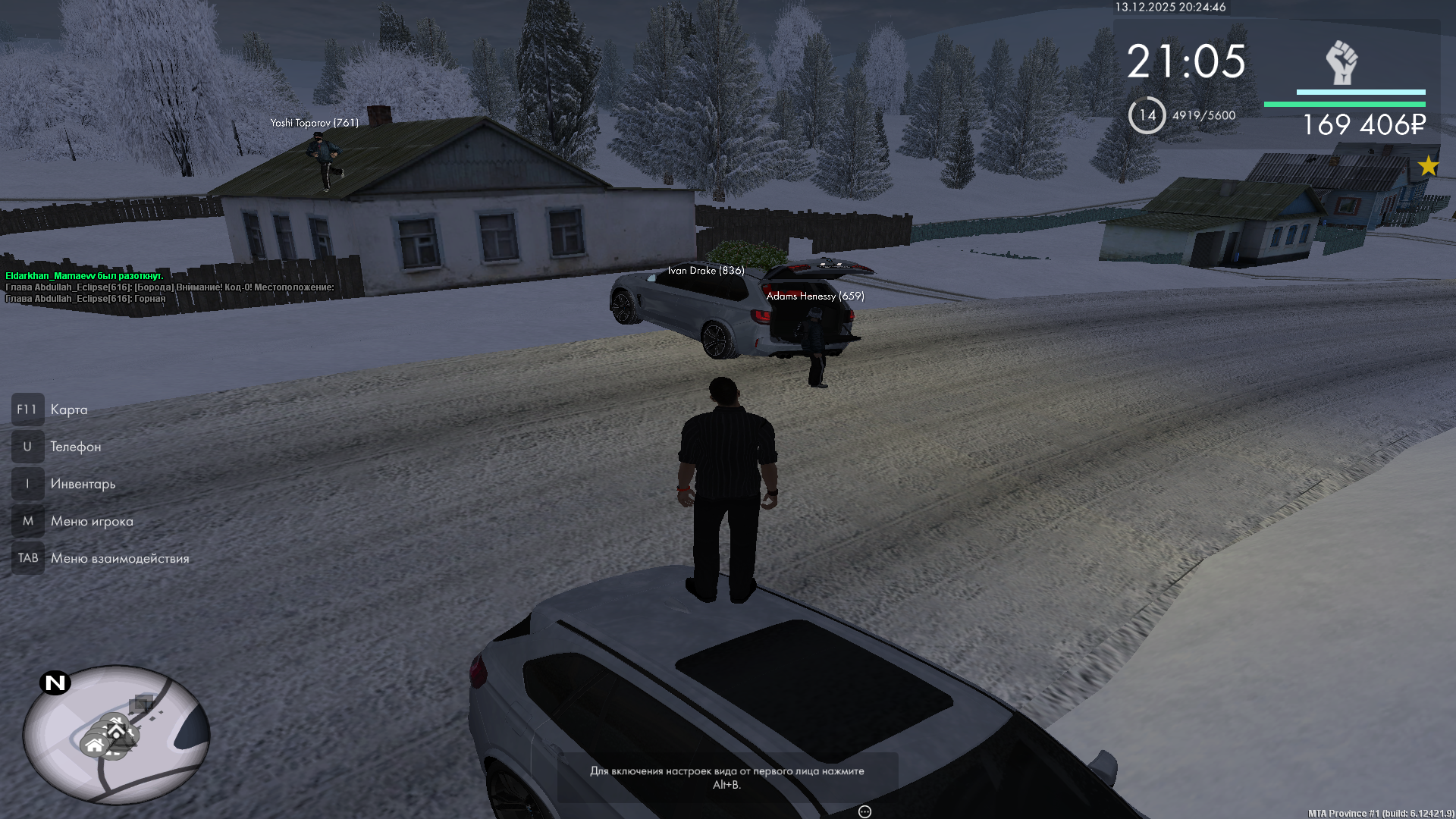Image resolution: width=1456 pixels, height=819 pixels.
Task: Click the chat message from Abdullah_Eclipse
Action: pyautogui.click(x=170, y=287)
